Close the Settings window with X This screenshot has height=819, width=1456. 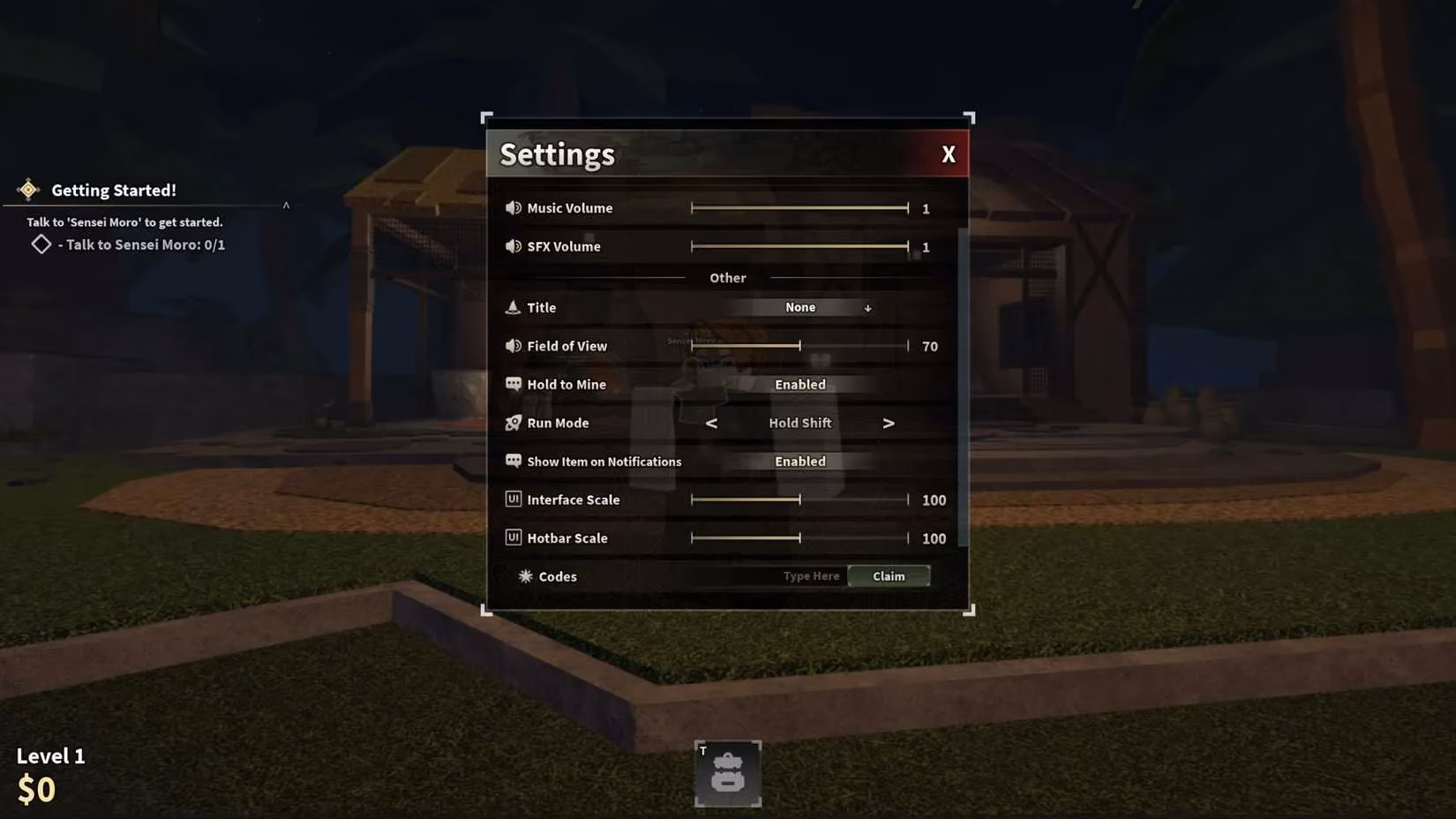(948, 154)
